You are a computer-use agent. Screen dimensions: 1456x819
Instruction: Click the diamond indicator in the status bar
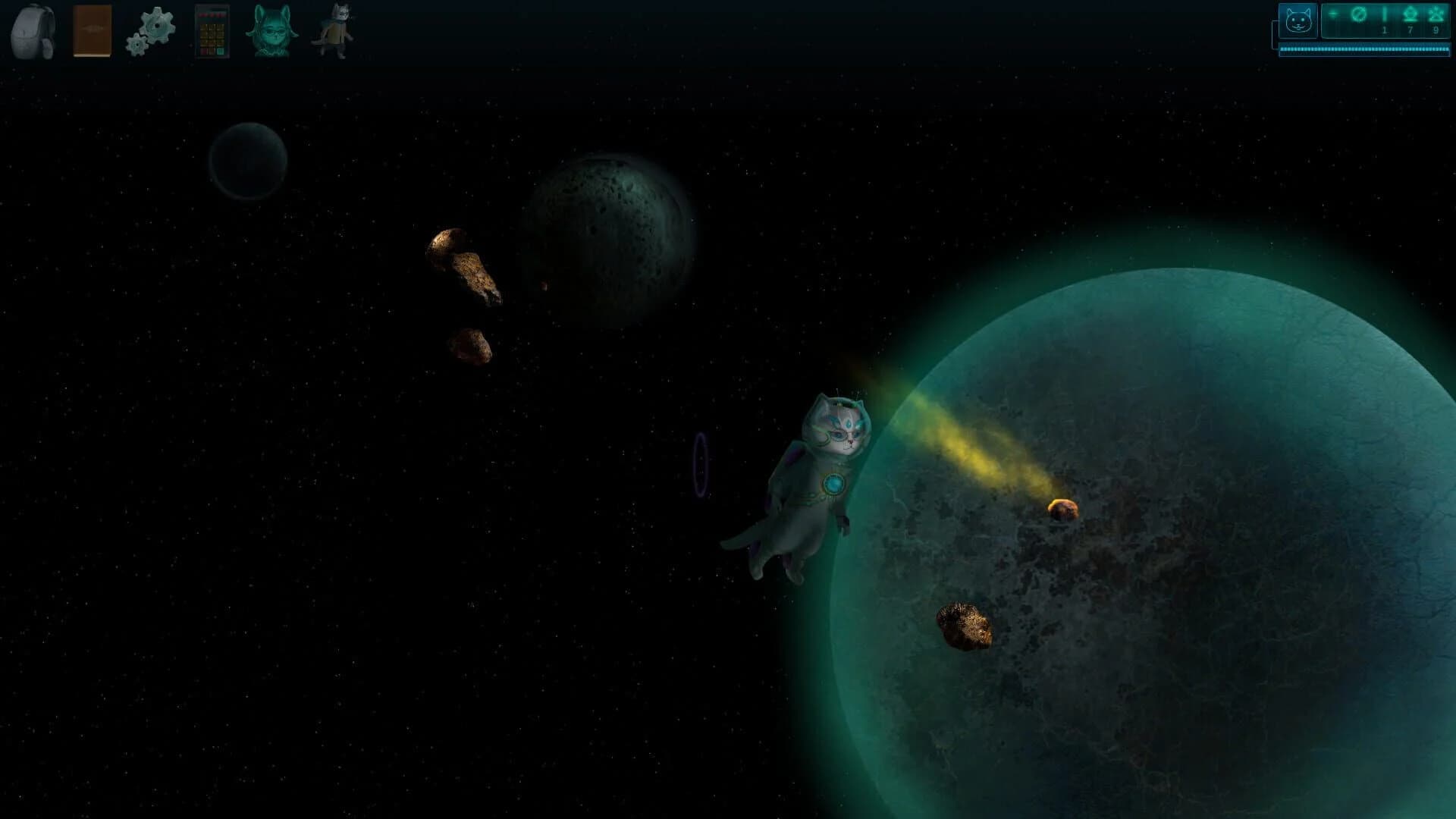[1332, 13]
